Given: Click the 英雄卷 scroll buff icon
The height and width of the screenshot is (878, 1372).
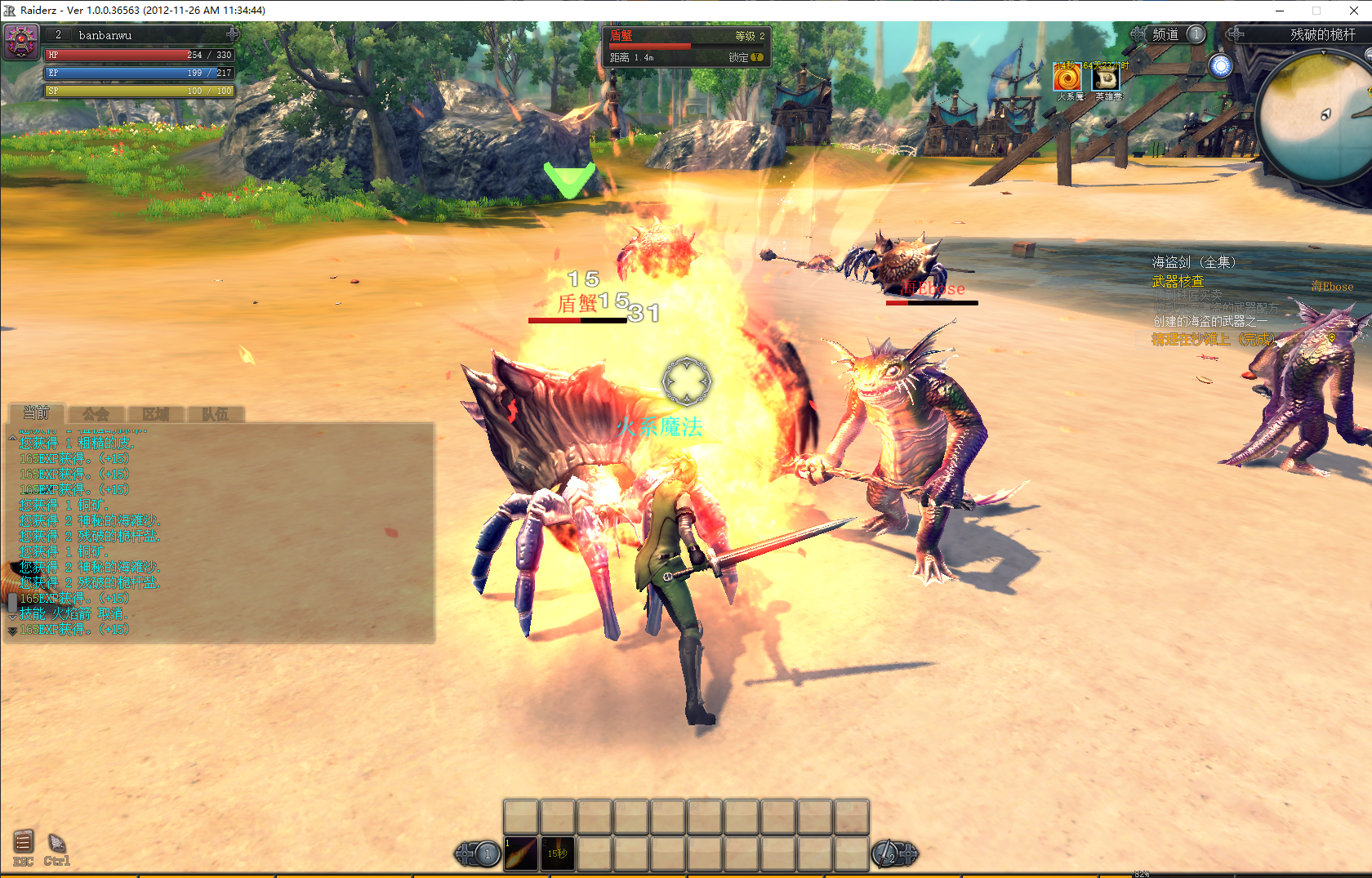Looking at the screenshot, I should [1106, 78].
